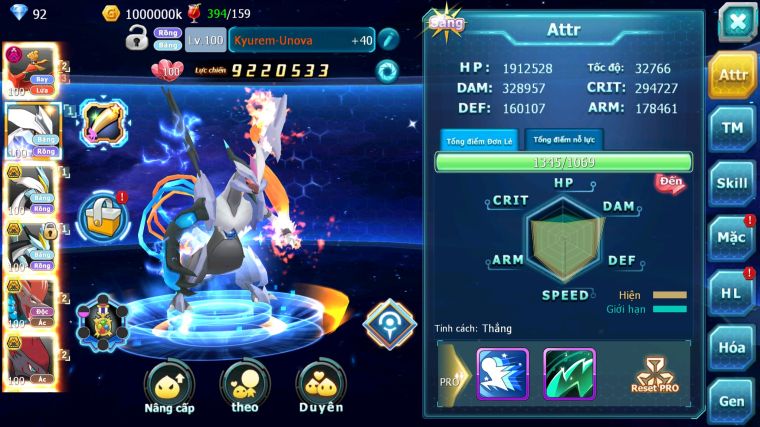Select the Mặc side tab
The height and width of the screenshot is (427, 760).
(x=732, y=238)
